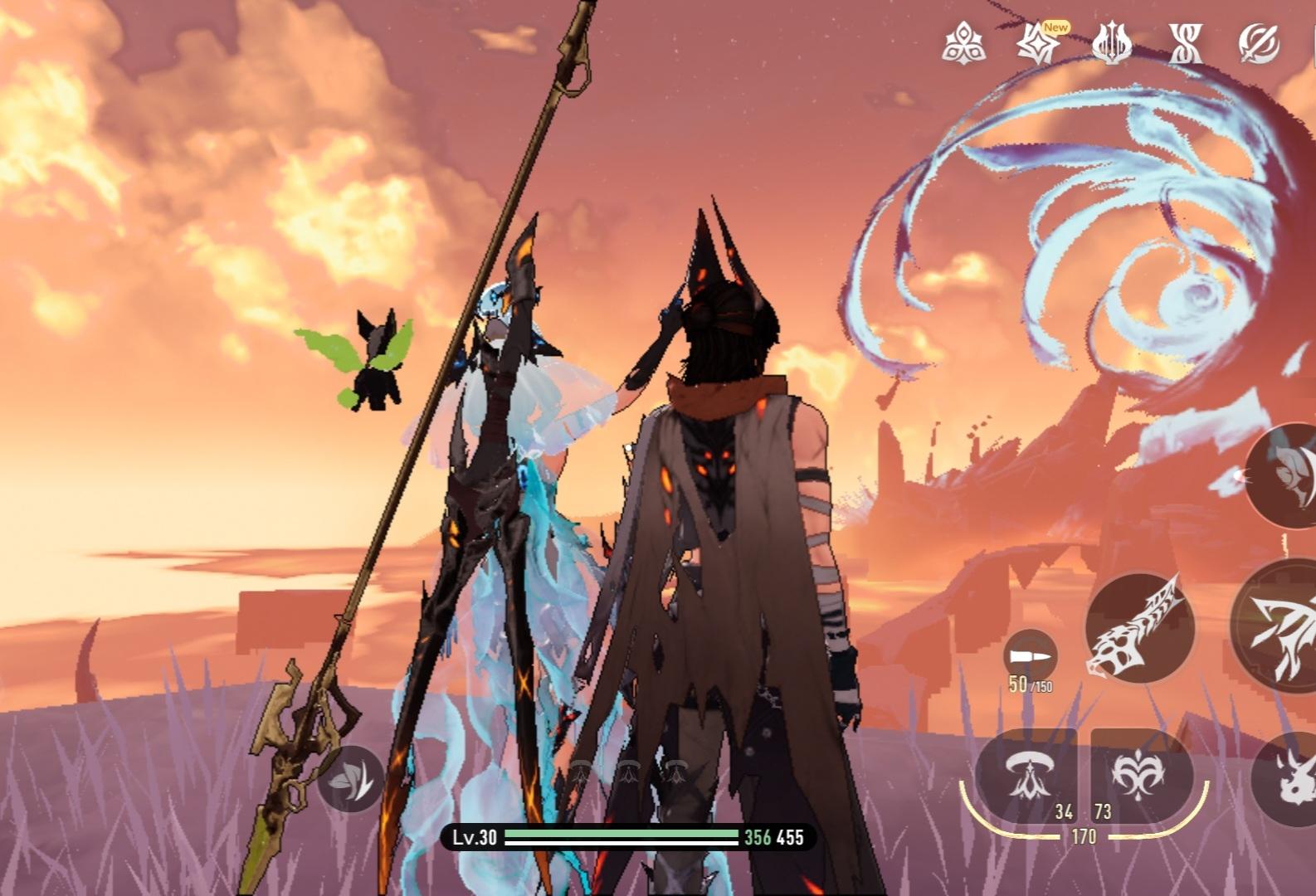
Task: Tap the character portrait skill button
Action: click(x=1288, y=475)
